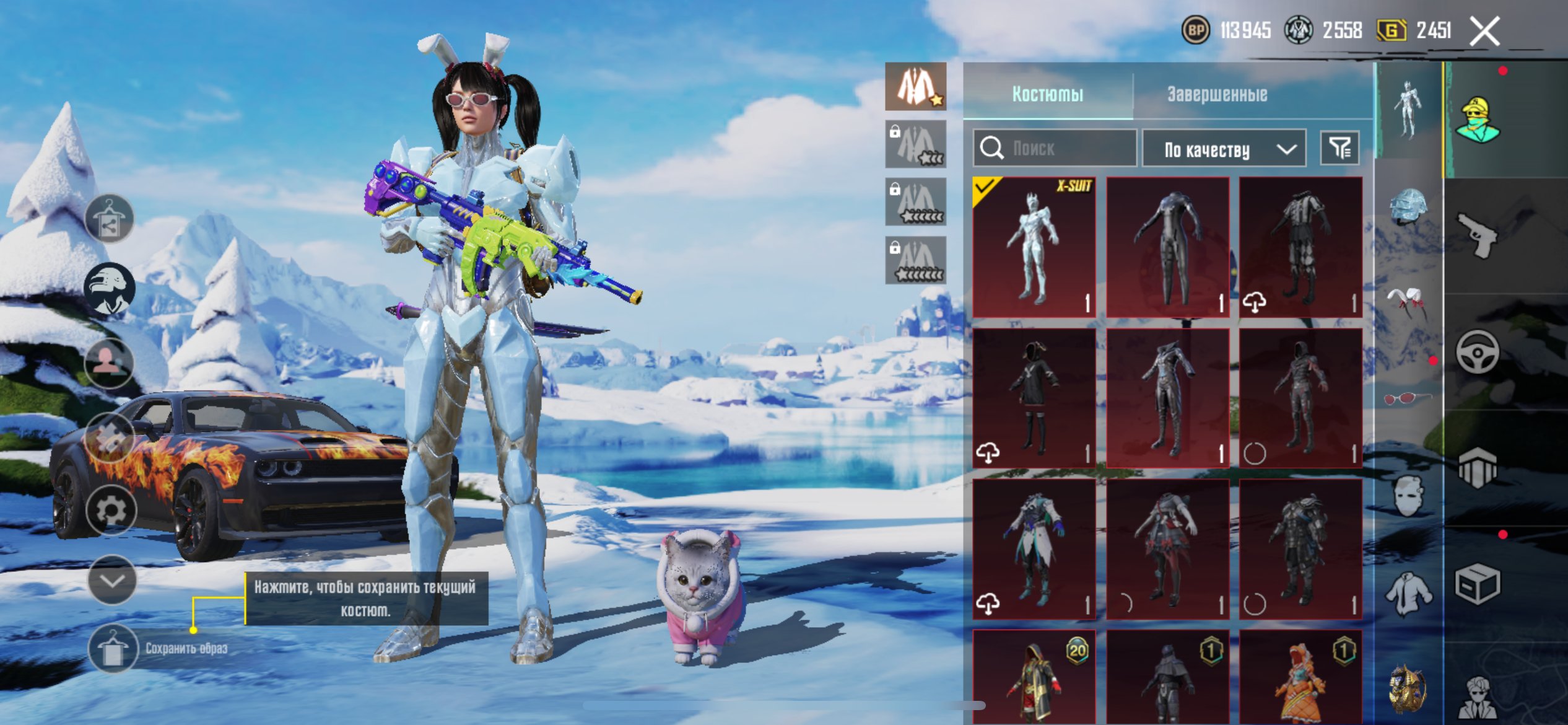The height and width of the screenshot is (725, 1568).
Task: Choose the first outfit preset slot
Action: 915,87
